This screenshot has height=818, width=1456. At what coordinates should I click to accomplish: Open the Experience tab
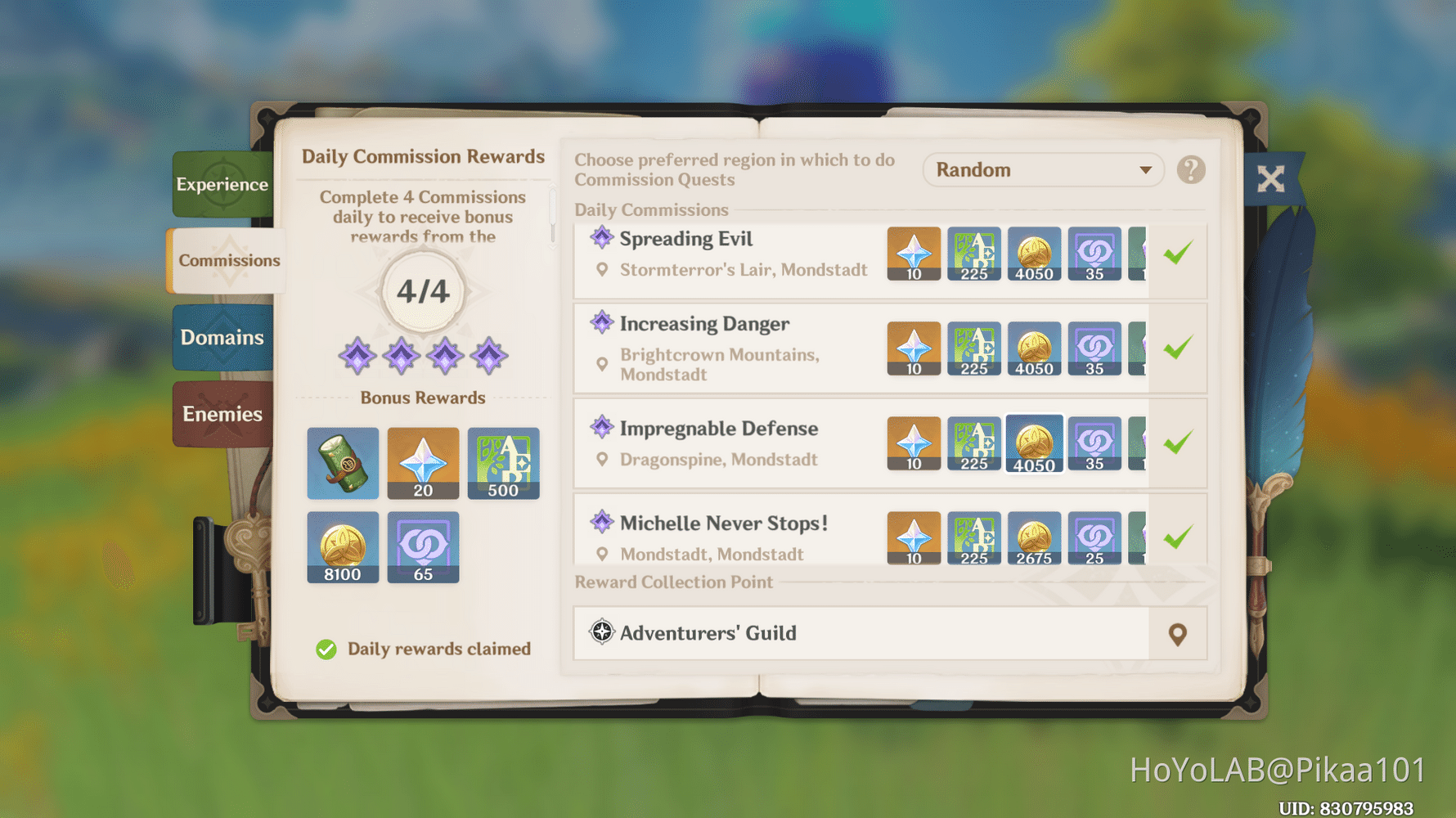(222, 185)
